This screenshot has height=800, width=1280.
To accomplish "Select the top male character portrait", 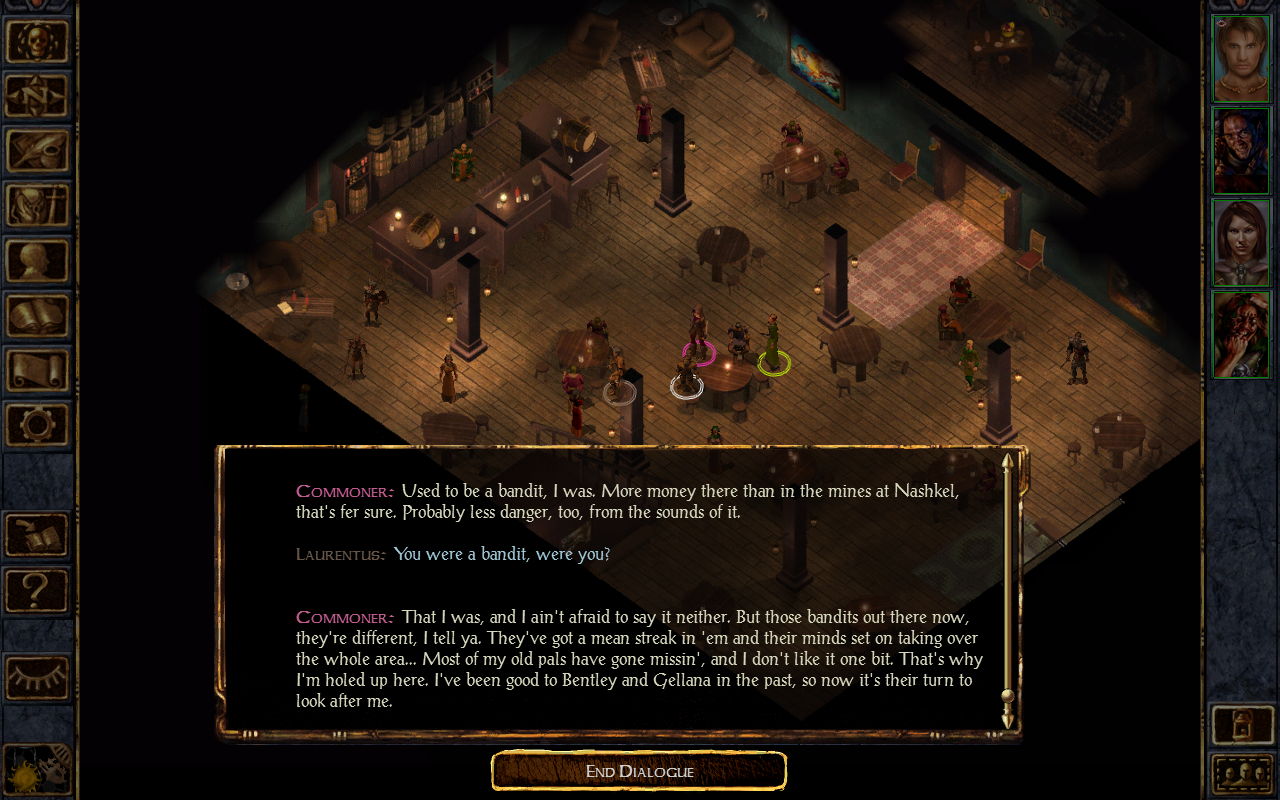I will point(1241,58).
